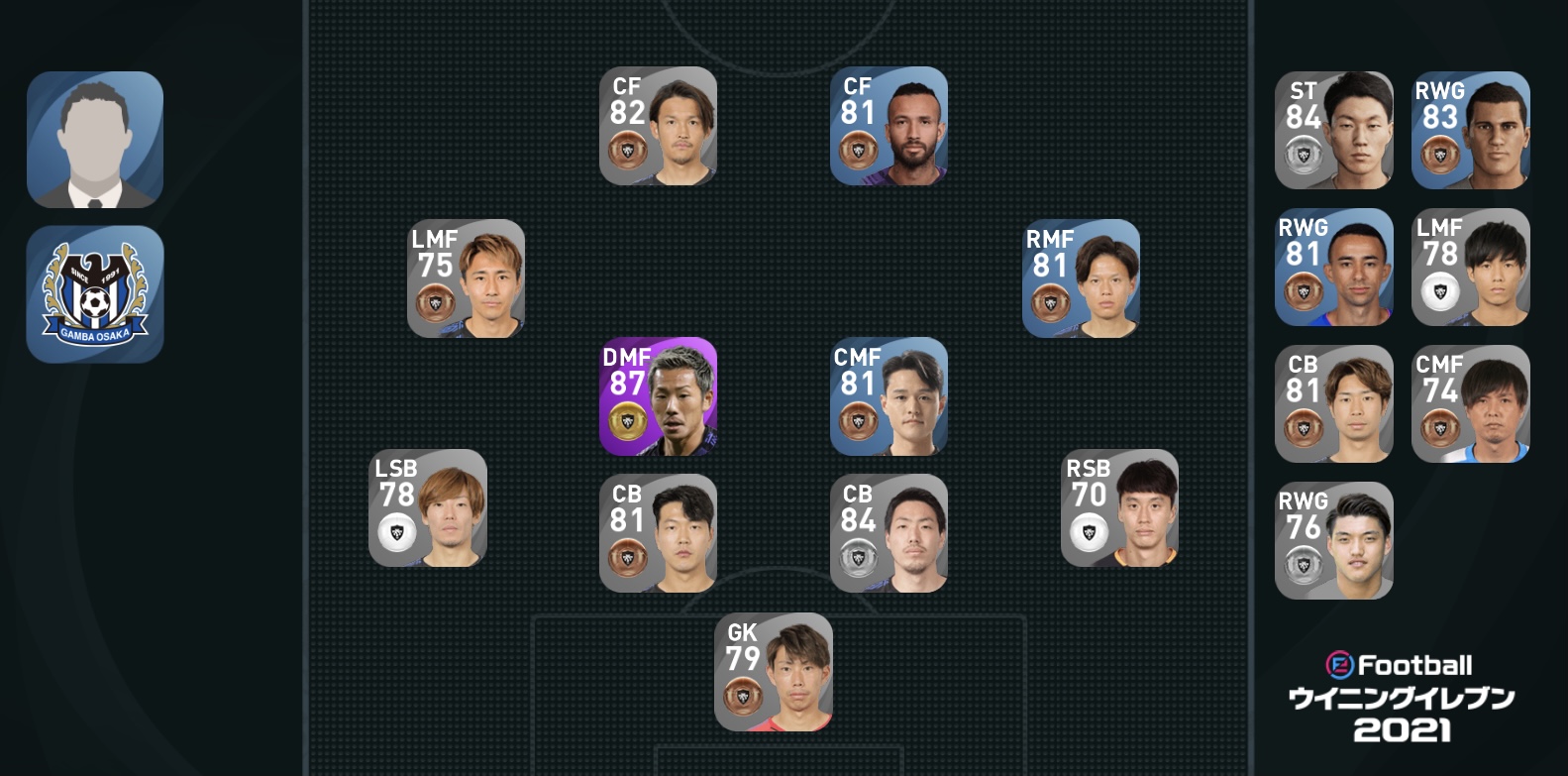Select the GK 79 goalkeeper card

tap(773, 672)
